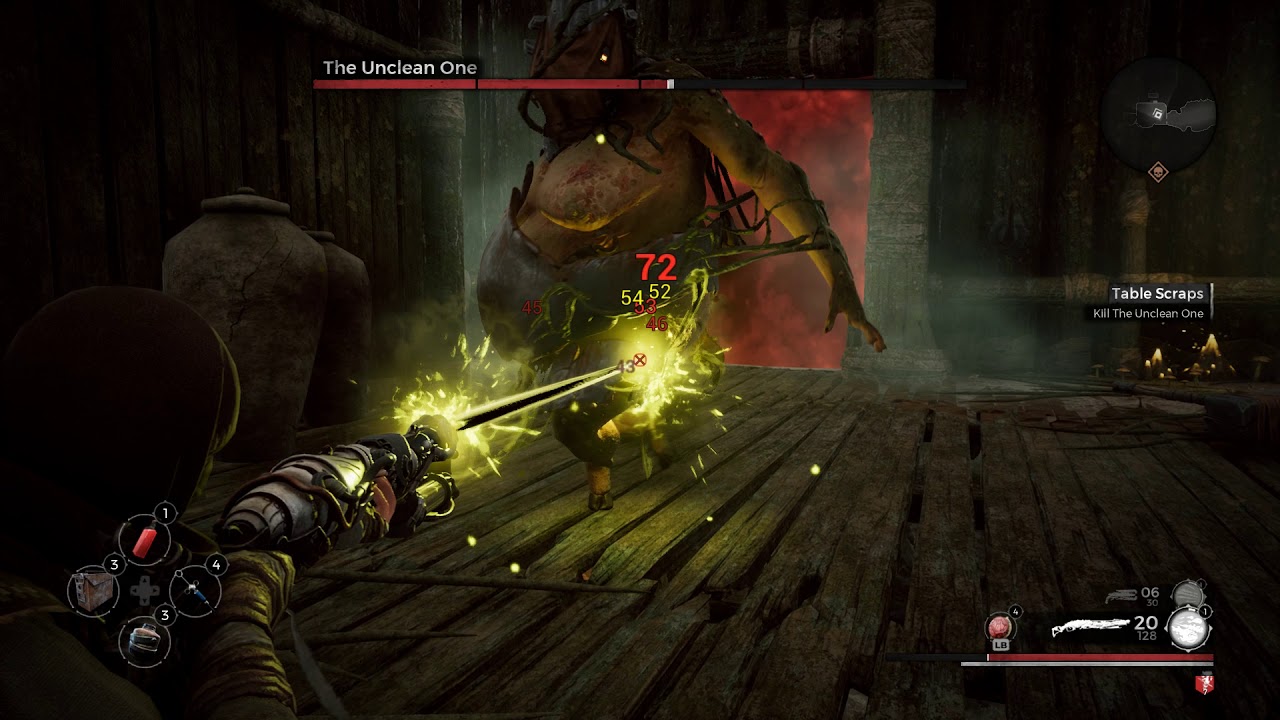
Task: Use the red Dragon Heart relic icon
Action: 1000,628
